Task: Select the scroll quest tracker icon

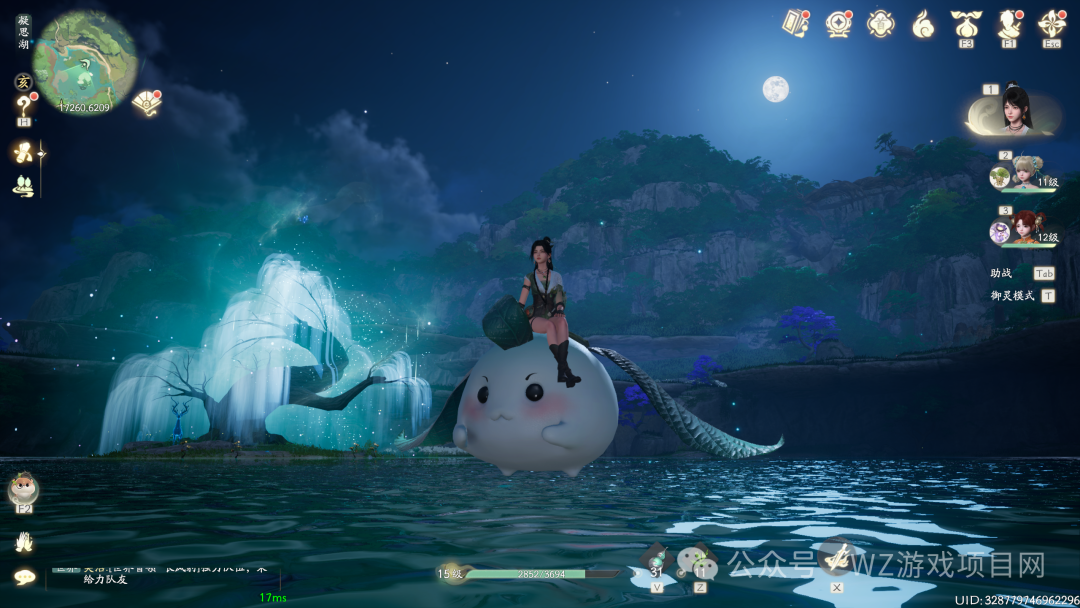Action: tap(22, 152)
